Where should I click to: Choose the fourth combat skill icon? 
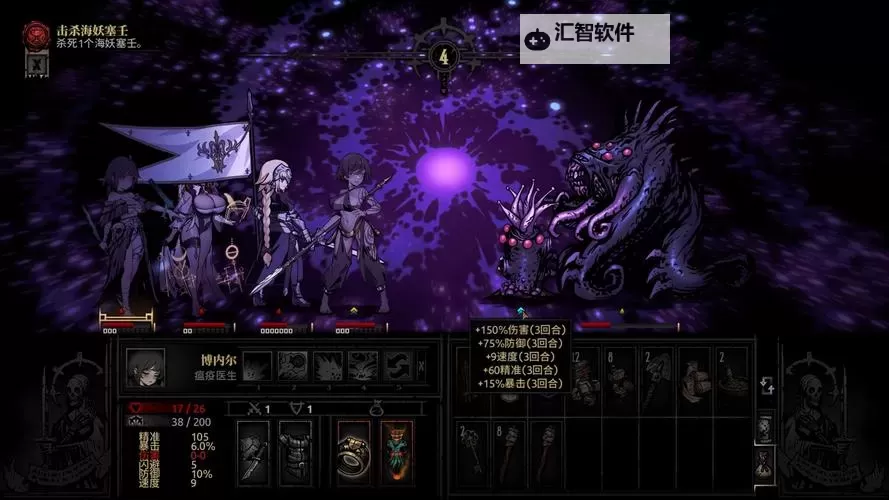(x=363, y=366)
